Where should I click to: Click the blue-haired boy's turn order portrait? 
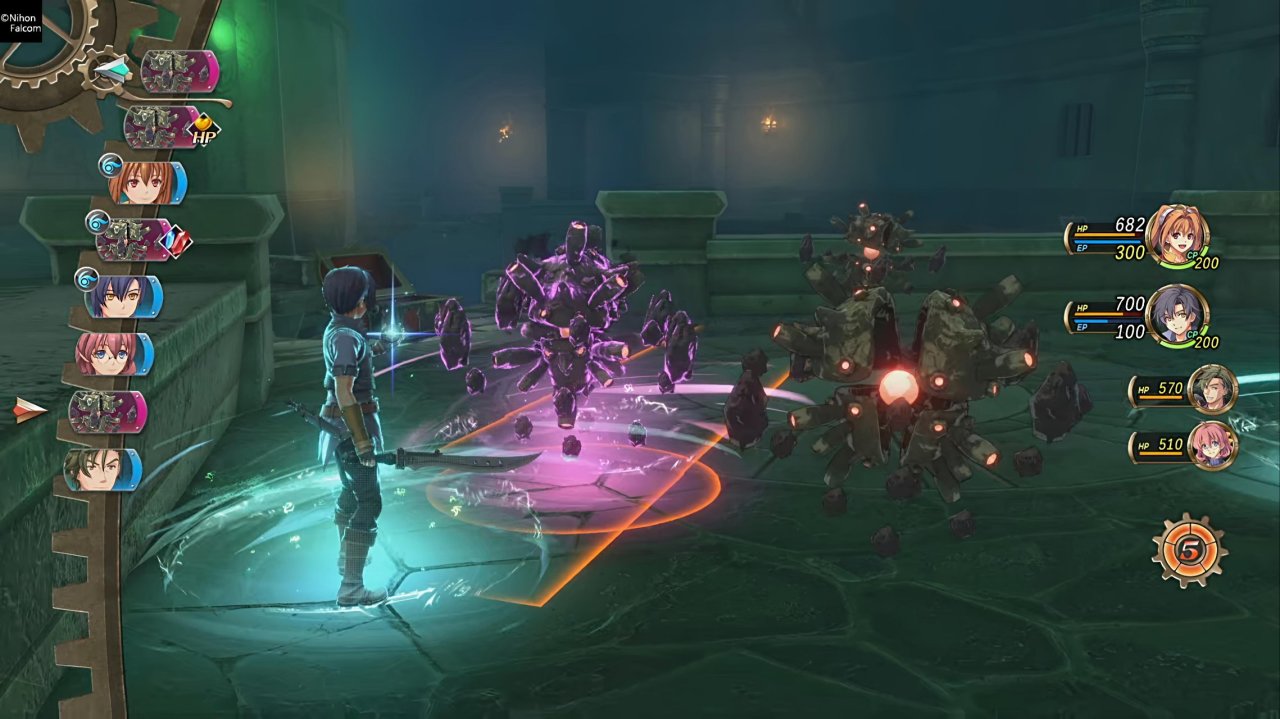(122, 297)
